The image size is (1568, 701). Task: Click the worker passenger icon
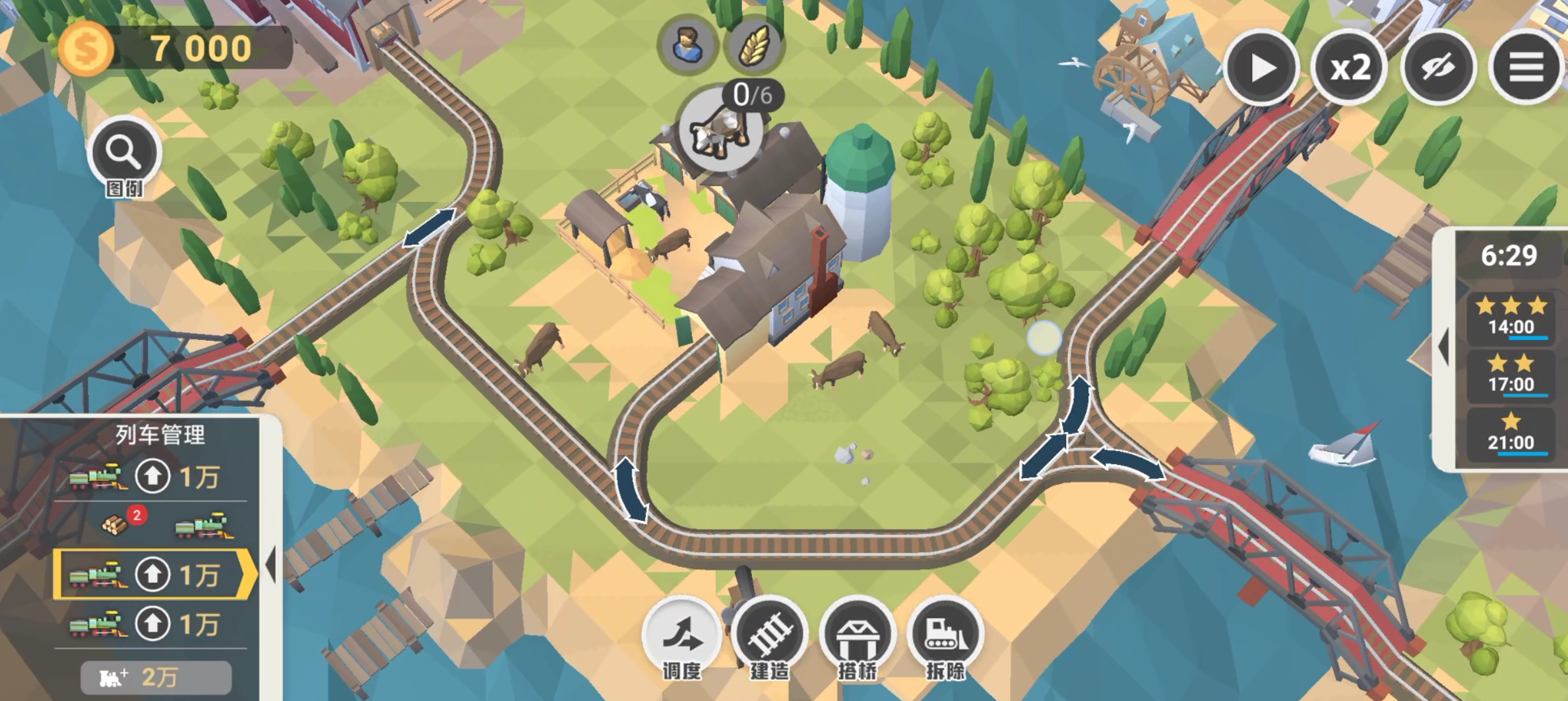point(687,46)
